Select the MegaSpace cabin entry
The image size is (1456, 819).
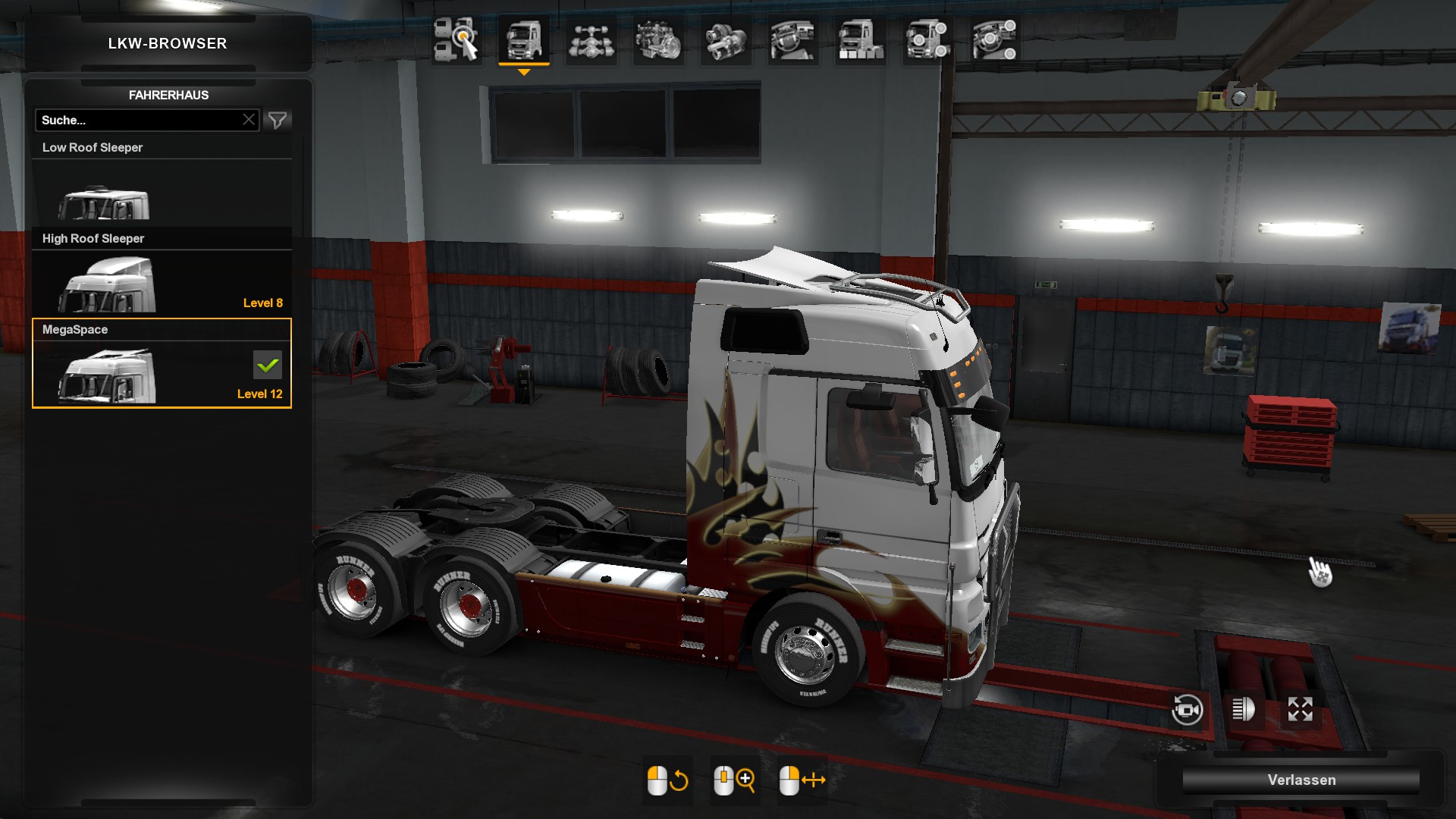coord(162,364)
